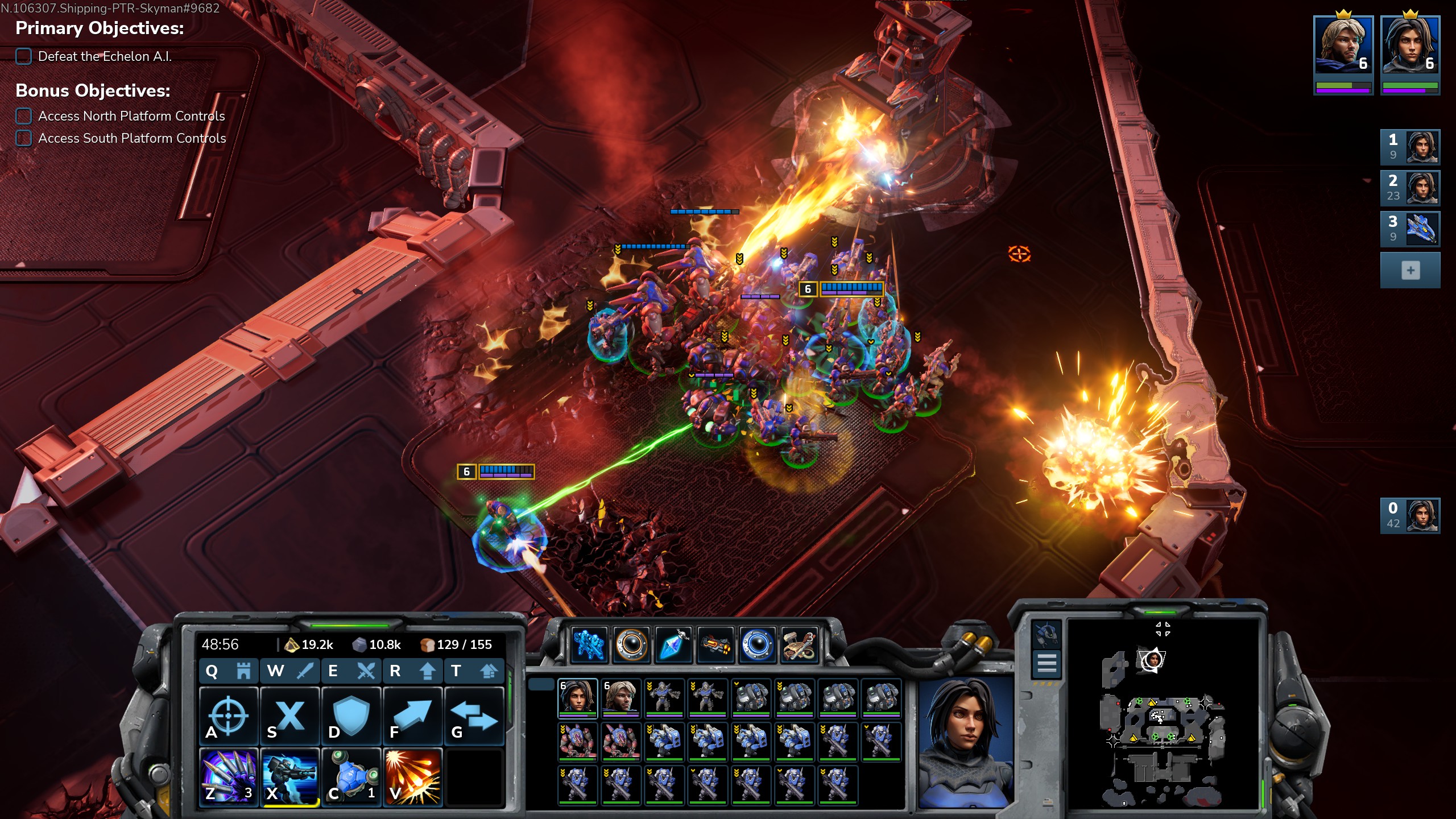Click the Patrol two-arrows command
Screen dimensions: 1456x819
(474, 715)
